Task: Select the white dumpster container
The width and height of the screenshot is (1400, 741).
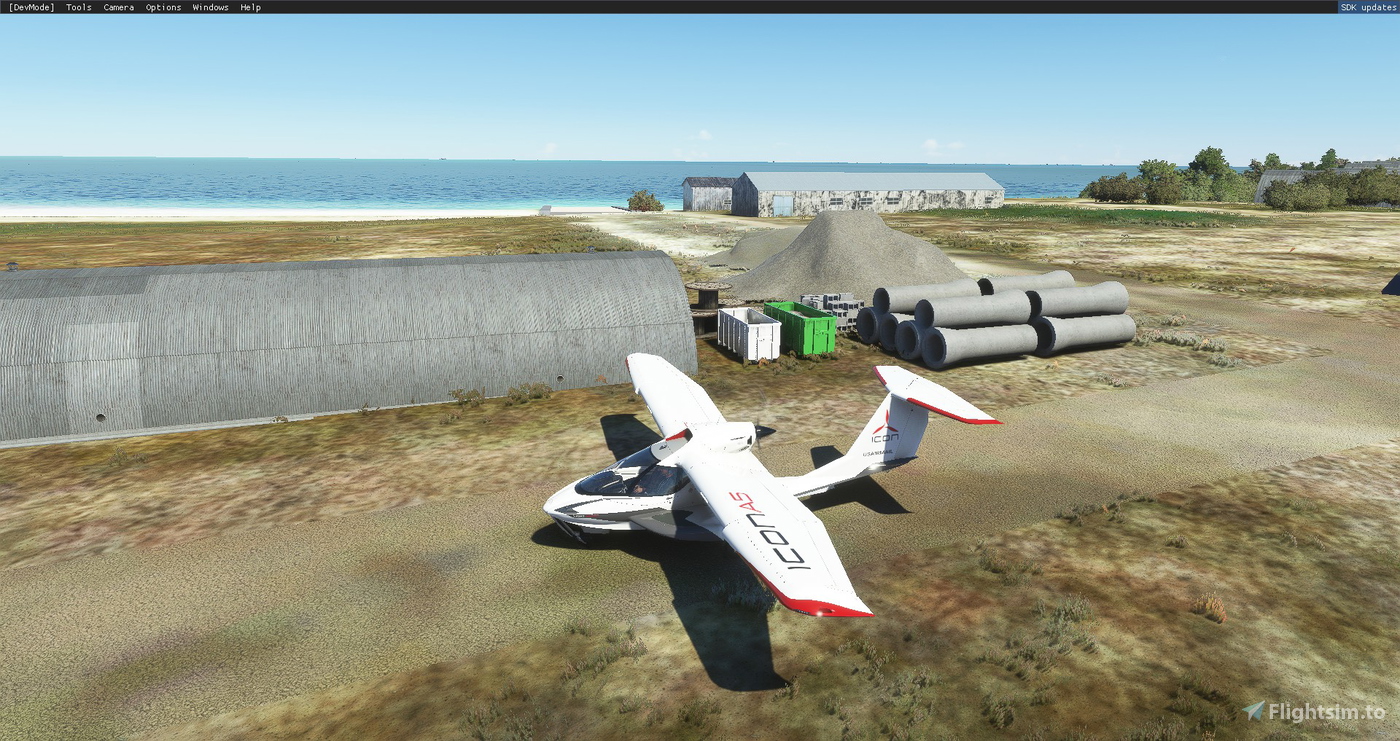Action: click(752, 330)
